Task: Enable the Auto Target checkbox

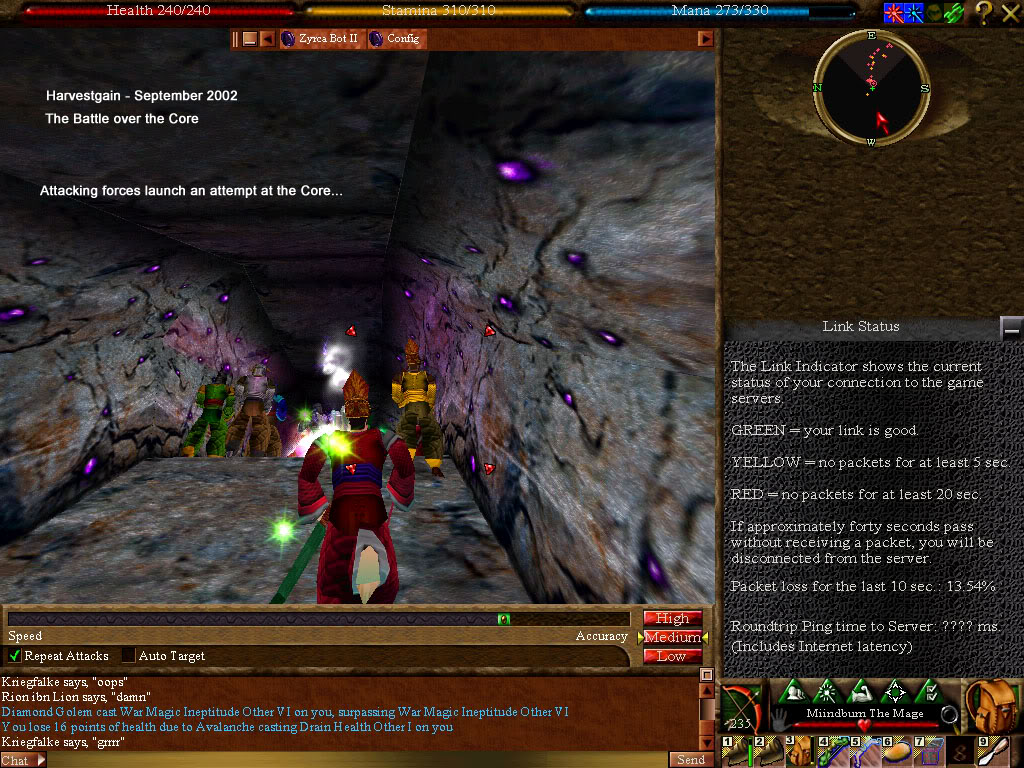Action: click(129, 656)
